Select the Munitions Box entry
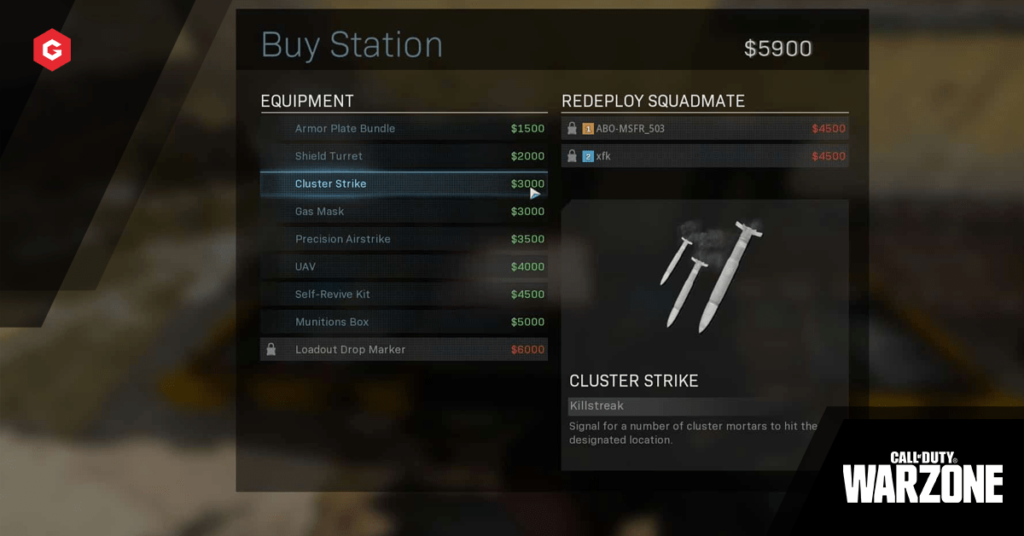The image size is (1024, 536). coord(403,322)
